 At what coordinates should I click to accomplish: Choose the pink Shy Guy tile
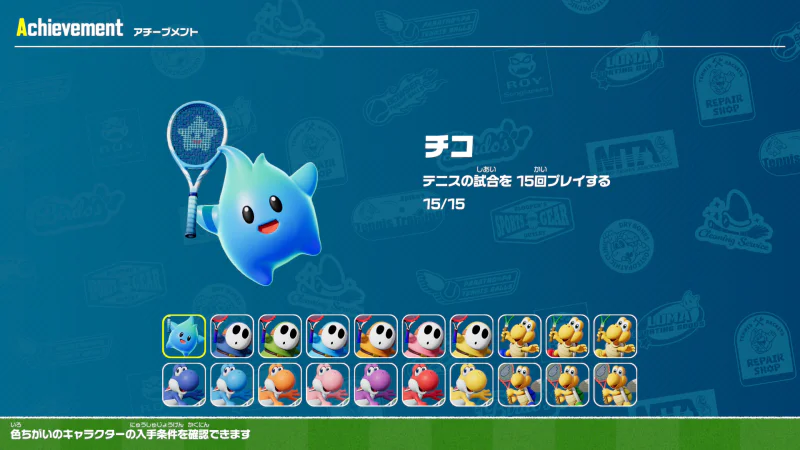point(424,336)
